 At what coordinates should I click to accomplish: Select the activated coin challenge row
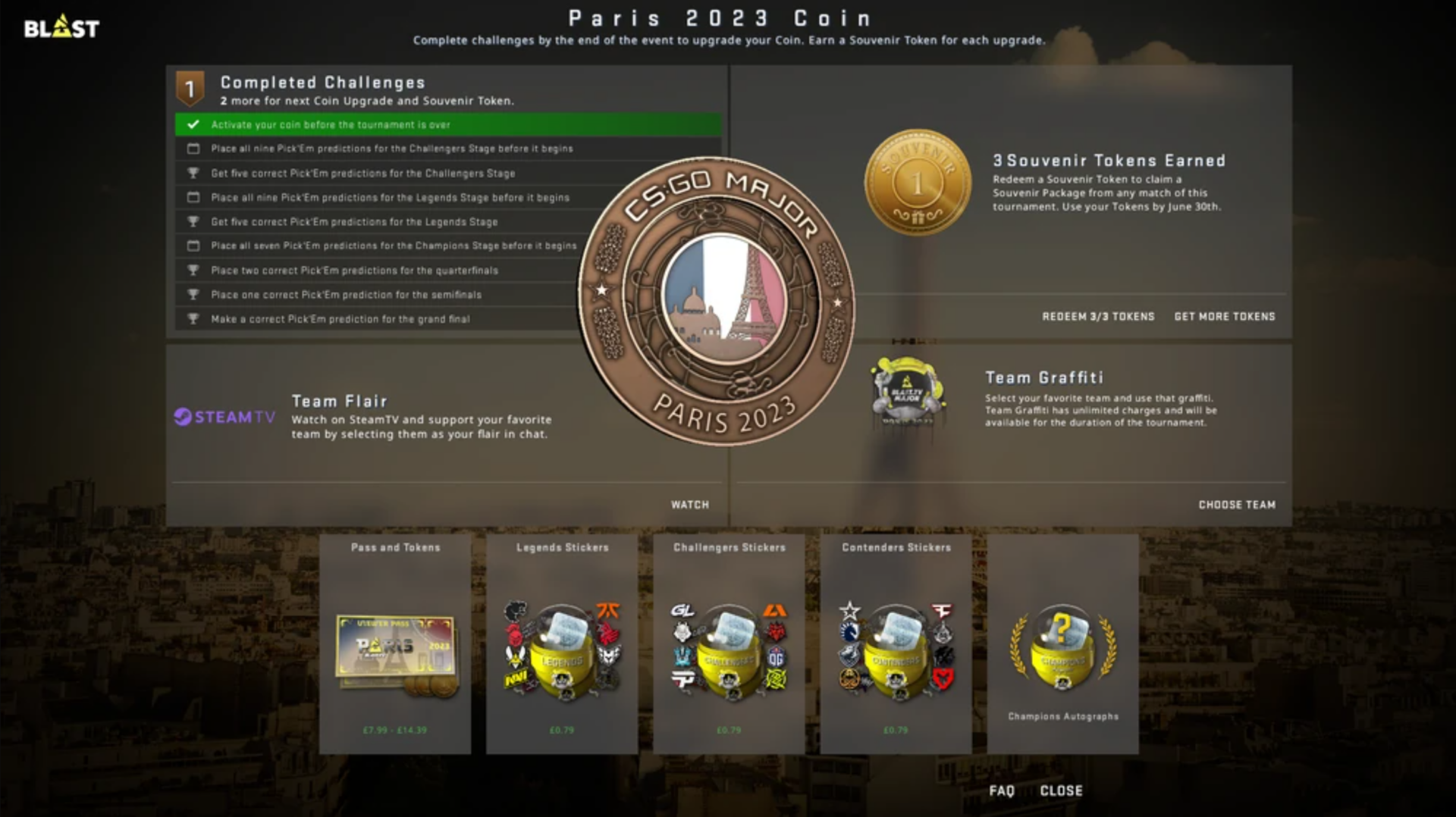447,124
